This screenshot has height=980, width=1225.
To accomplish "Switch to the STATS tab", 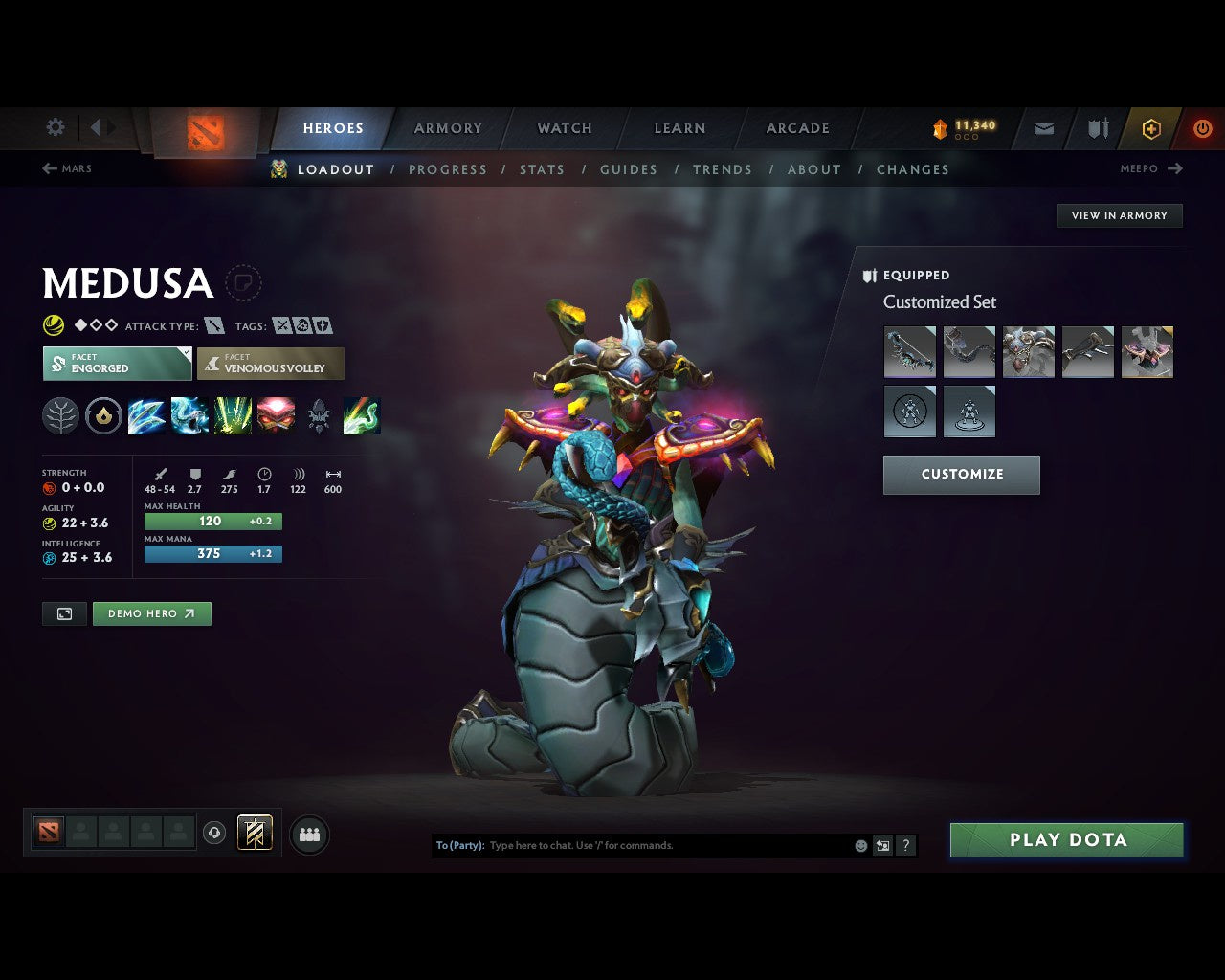I will pyautogui.click(x=542, y=169).
